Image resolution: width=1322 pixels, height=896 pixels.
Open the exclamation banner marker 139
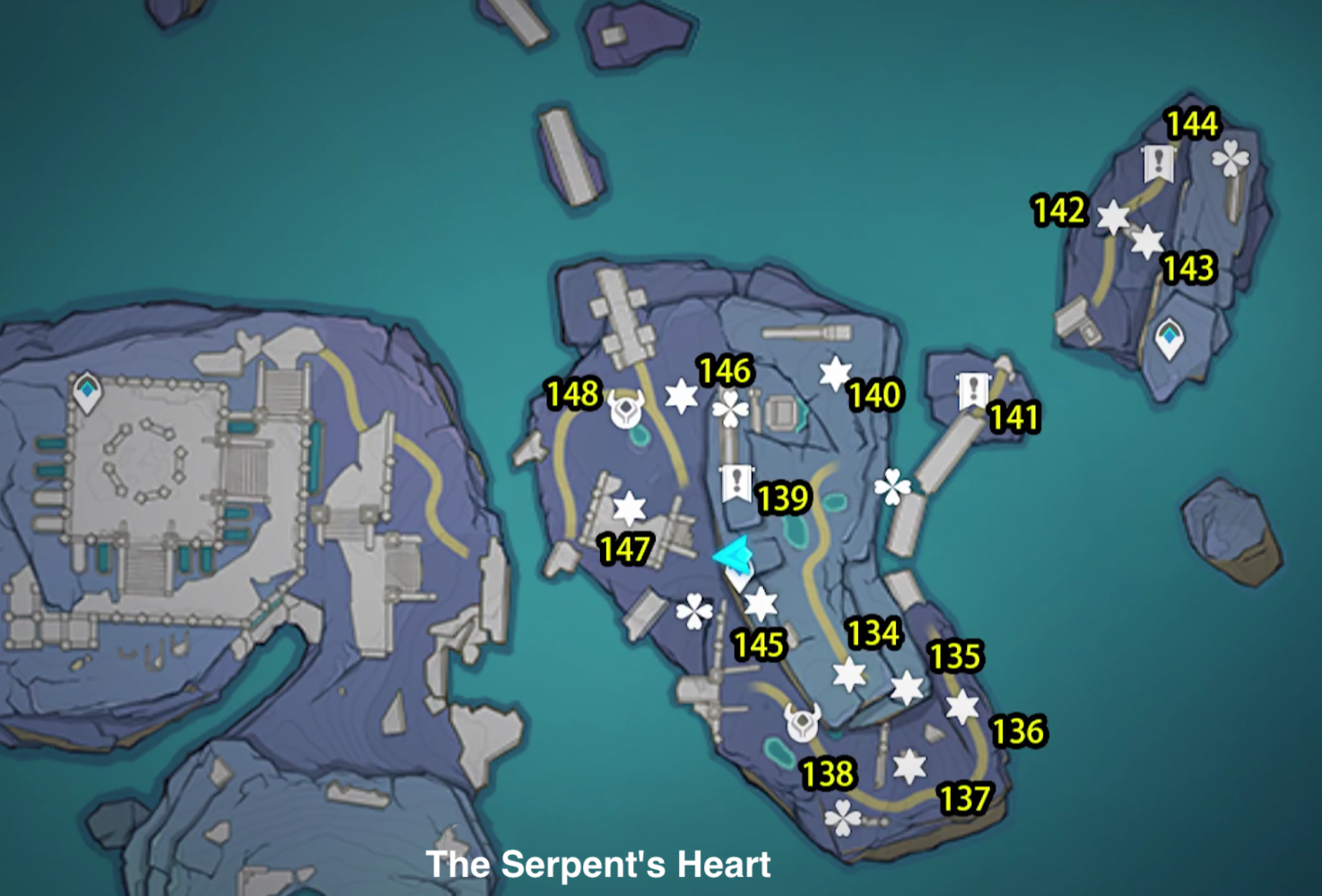[x=735, y=482]
